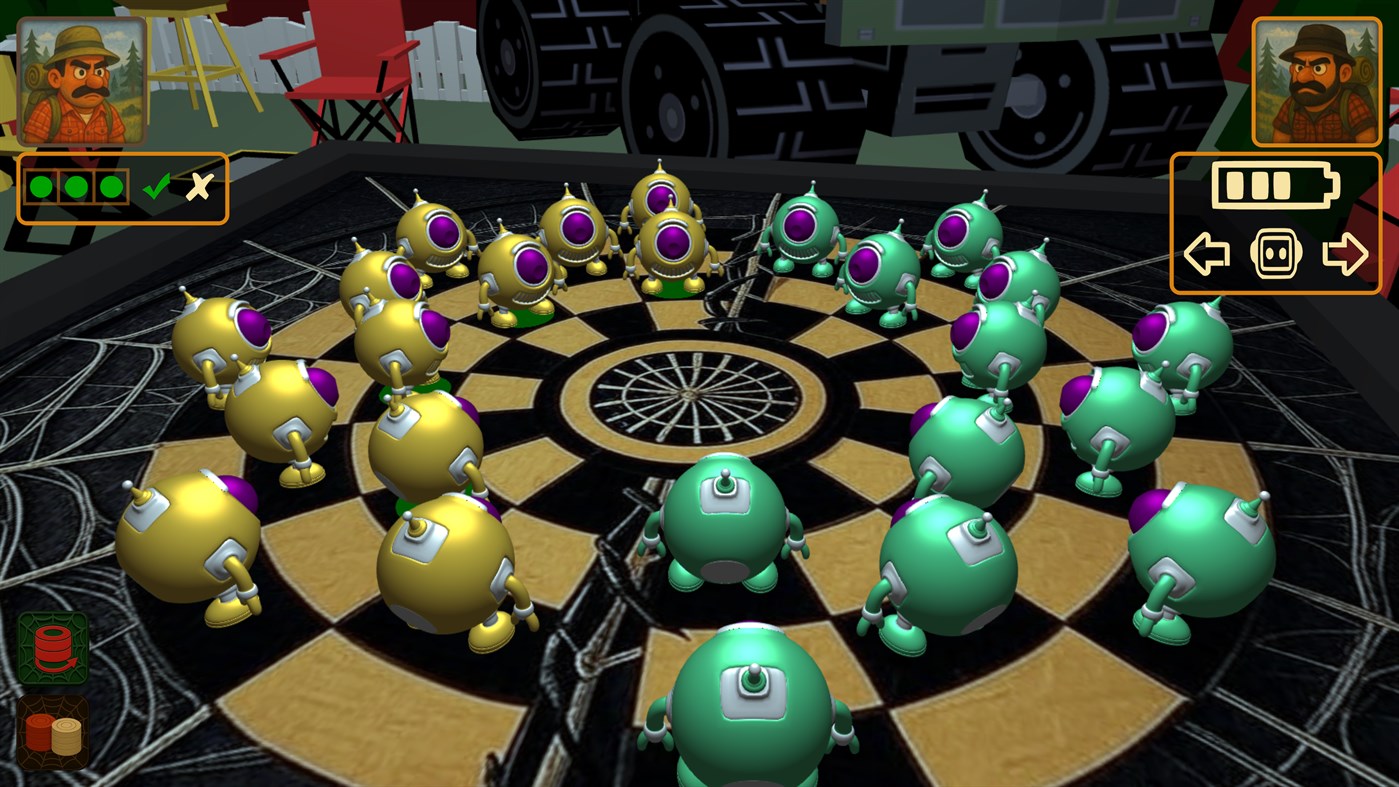Toggle the first green dot indicator
This screenshot has width=1399, height=787.
tap(41, 186)
